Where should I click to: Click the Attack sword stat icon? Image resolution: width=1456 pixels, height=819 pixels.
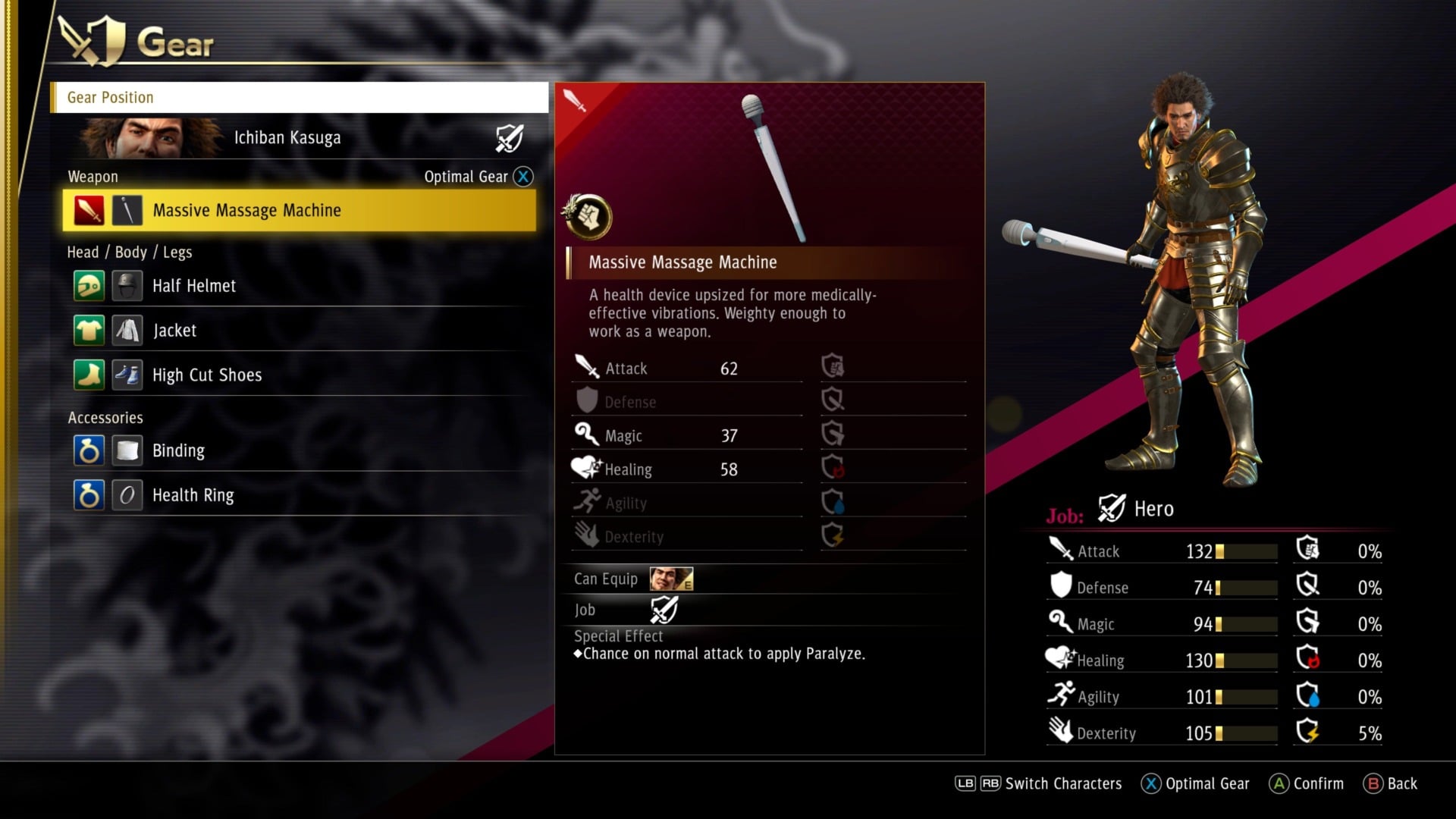[1057, 551]
